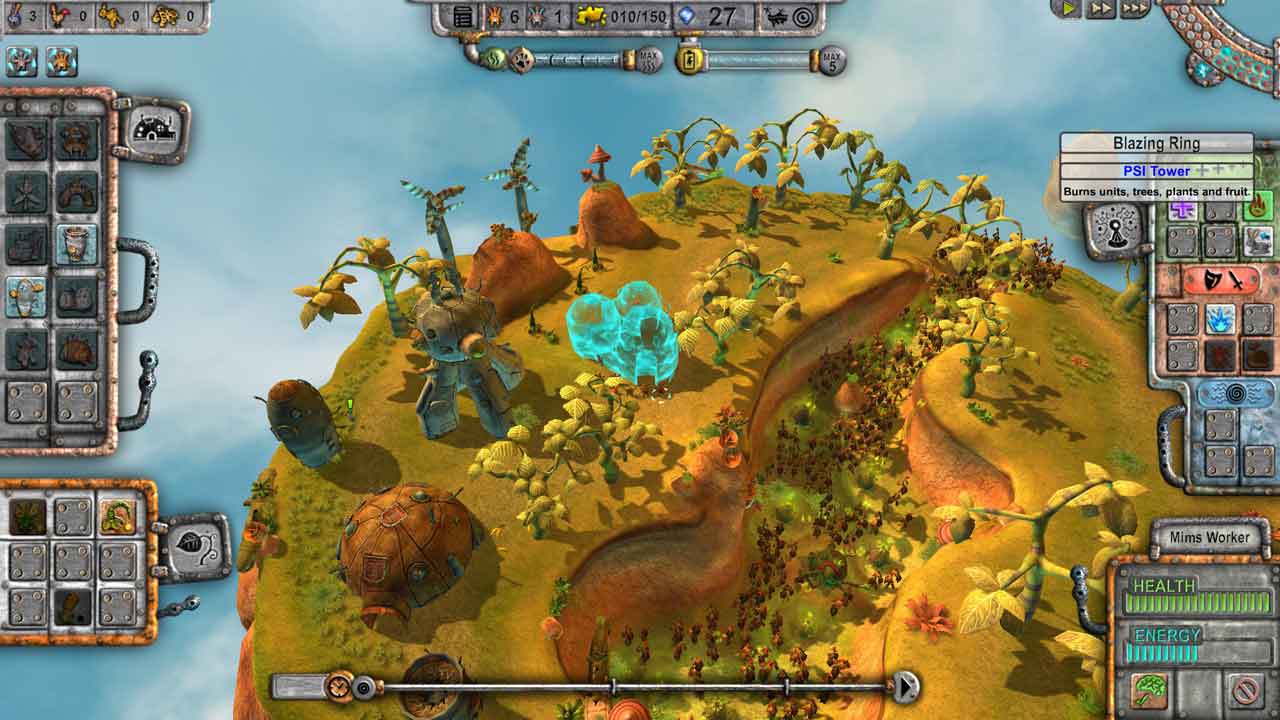
Task: Choose the purple cross PSI spell
Action: 1183,209
